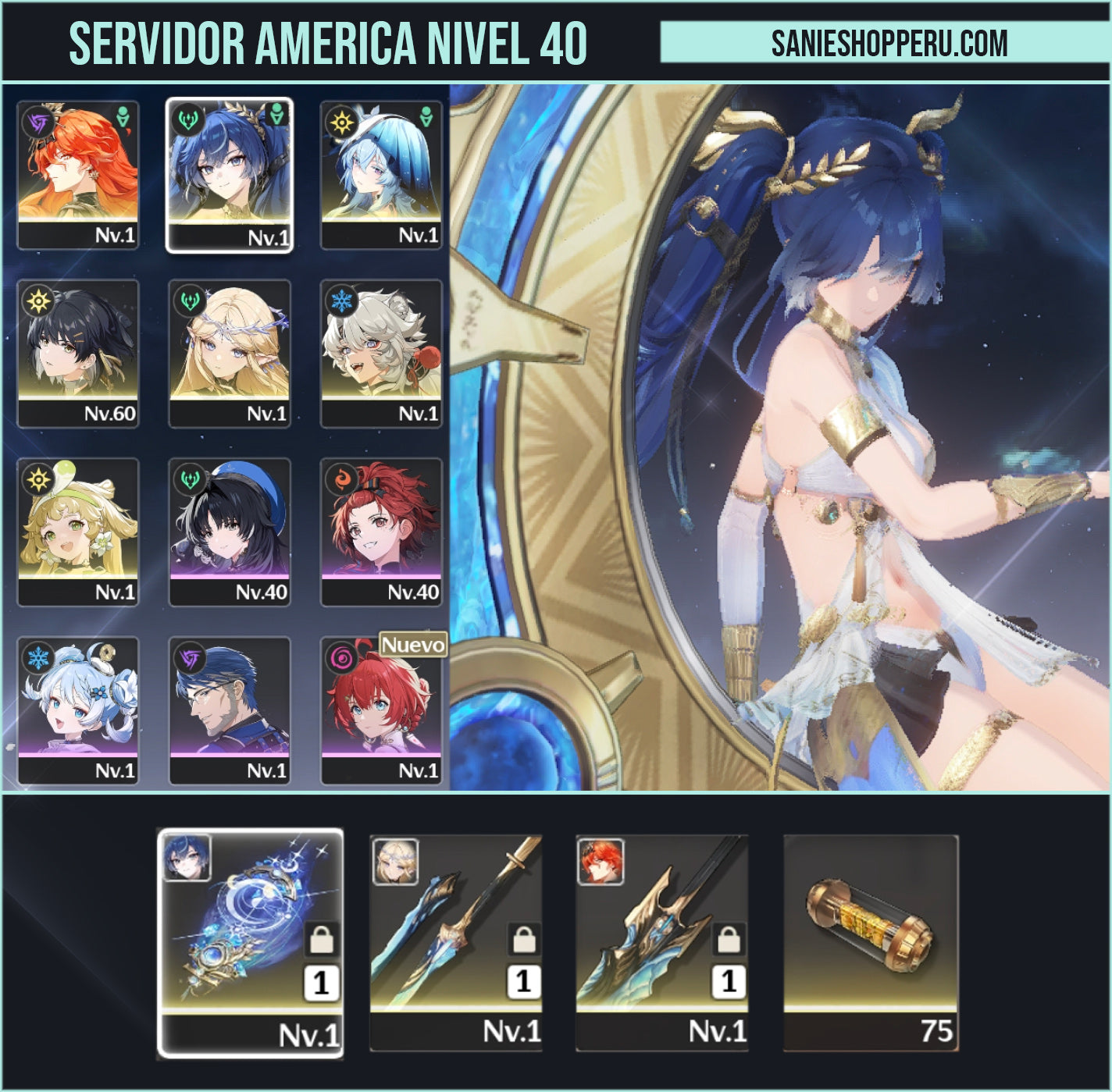The height and width of the screenshot is (1092, 1112).
Task: Choose the dual blue blades weapon slot
Action: [456, 943]
